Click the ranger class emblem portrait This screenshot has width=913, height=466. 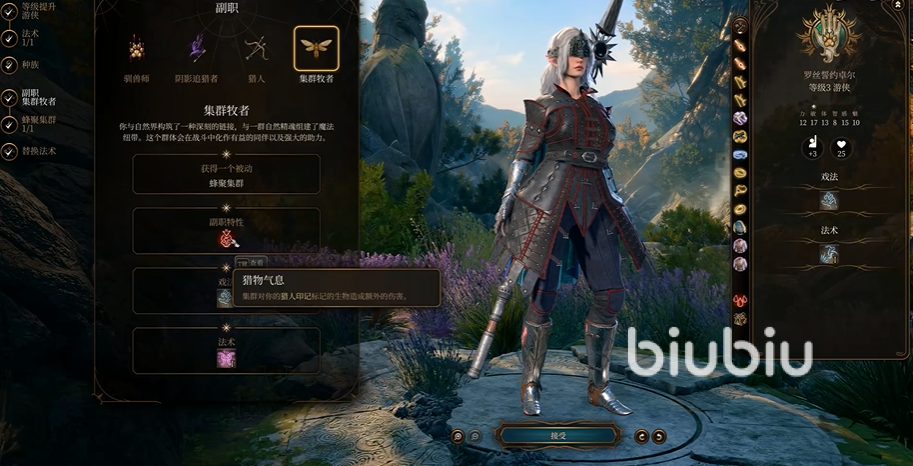click(x=828, y=34)
